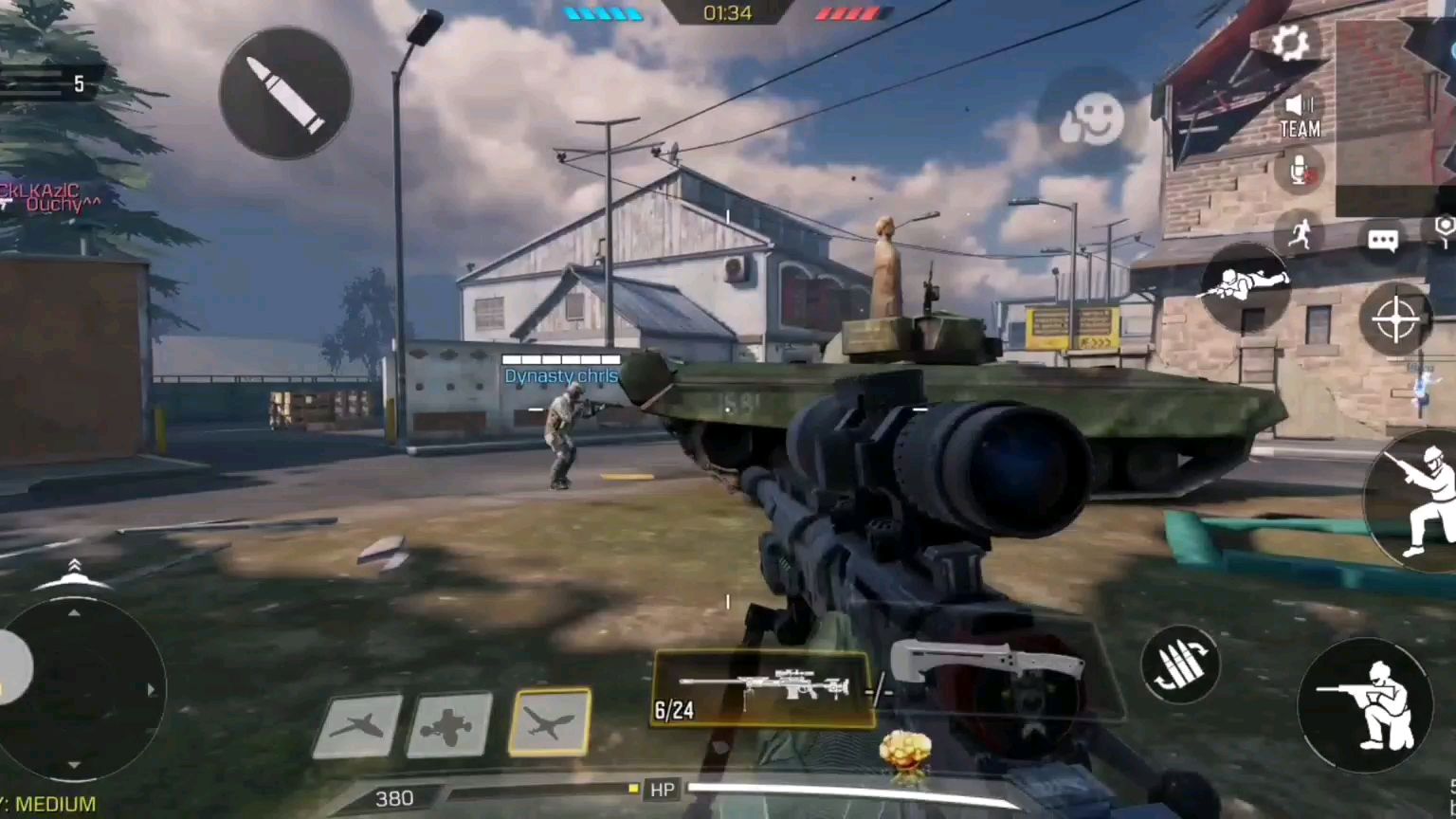Screen dimensions: 1456x819
Task: Touch the movement joystick pad
Action: click(76, 689)
